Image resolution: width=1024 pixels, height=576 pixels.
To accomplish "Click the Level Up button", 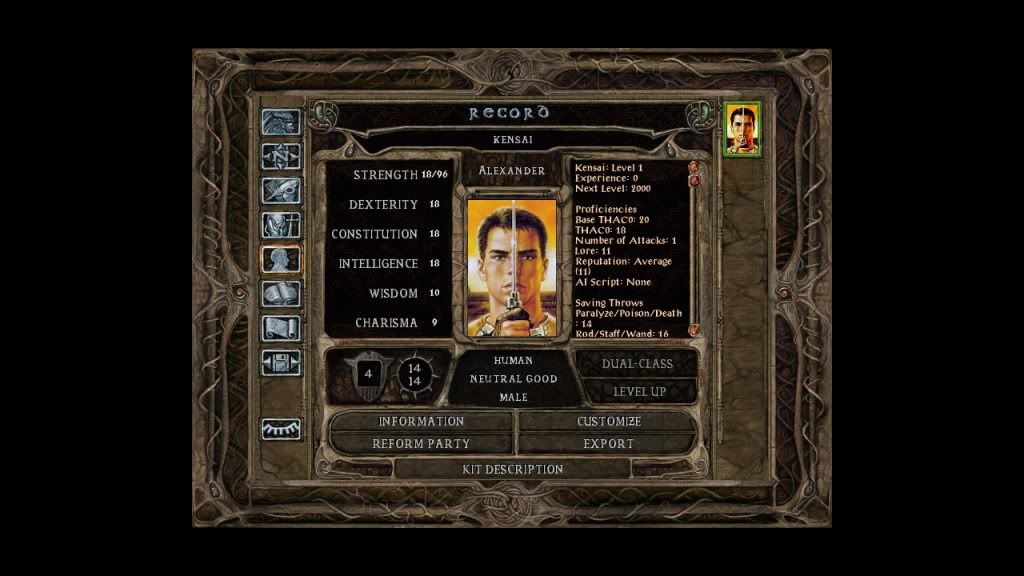I will (x=638, y=391).
